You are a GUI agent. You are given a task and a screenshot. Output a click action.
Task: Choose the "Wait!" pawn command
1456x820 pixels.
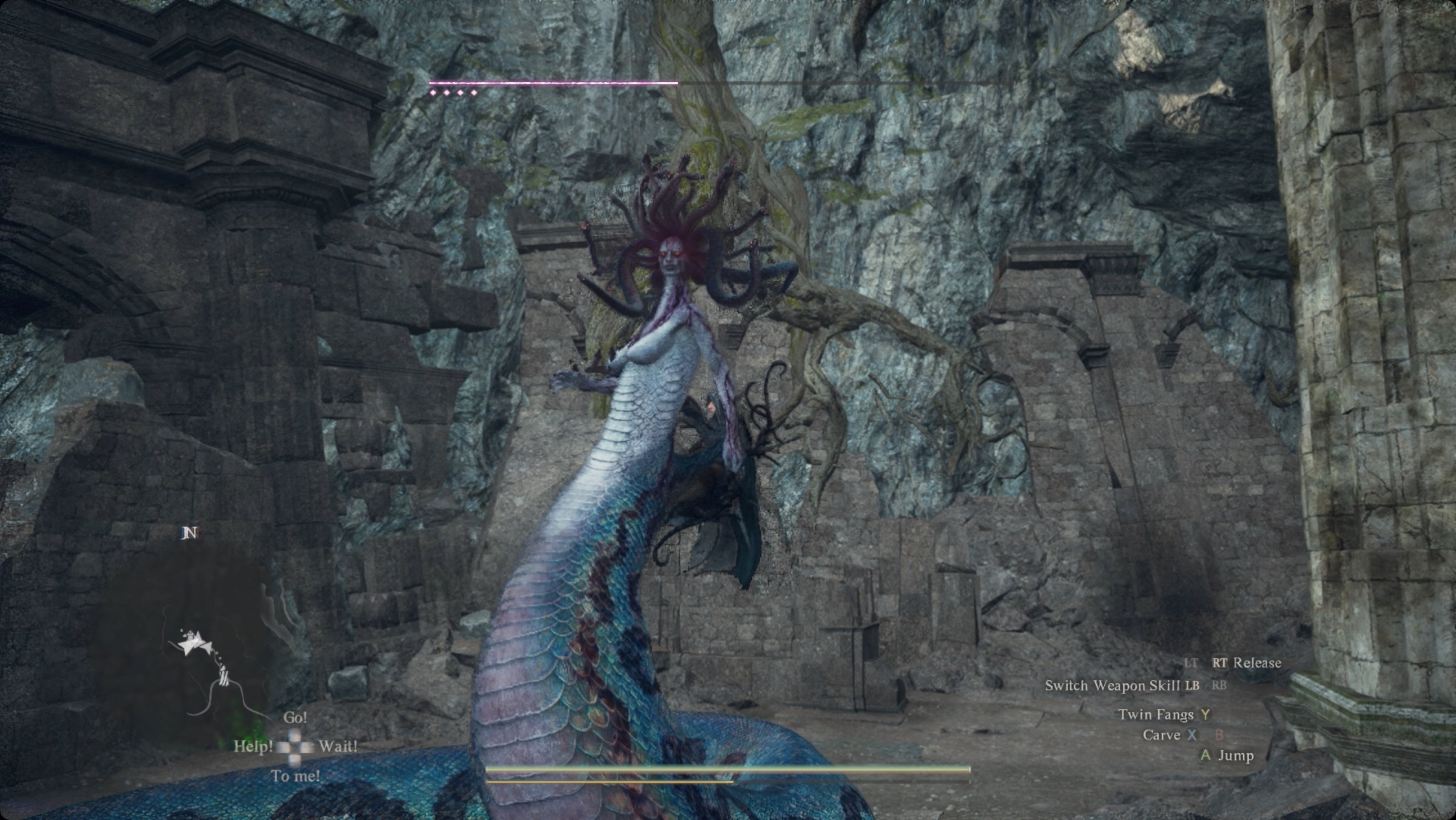click(x=337, y=746)
